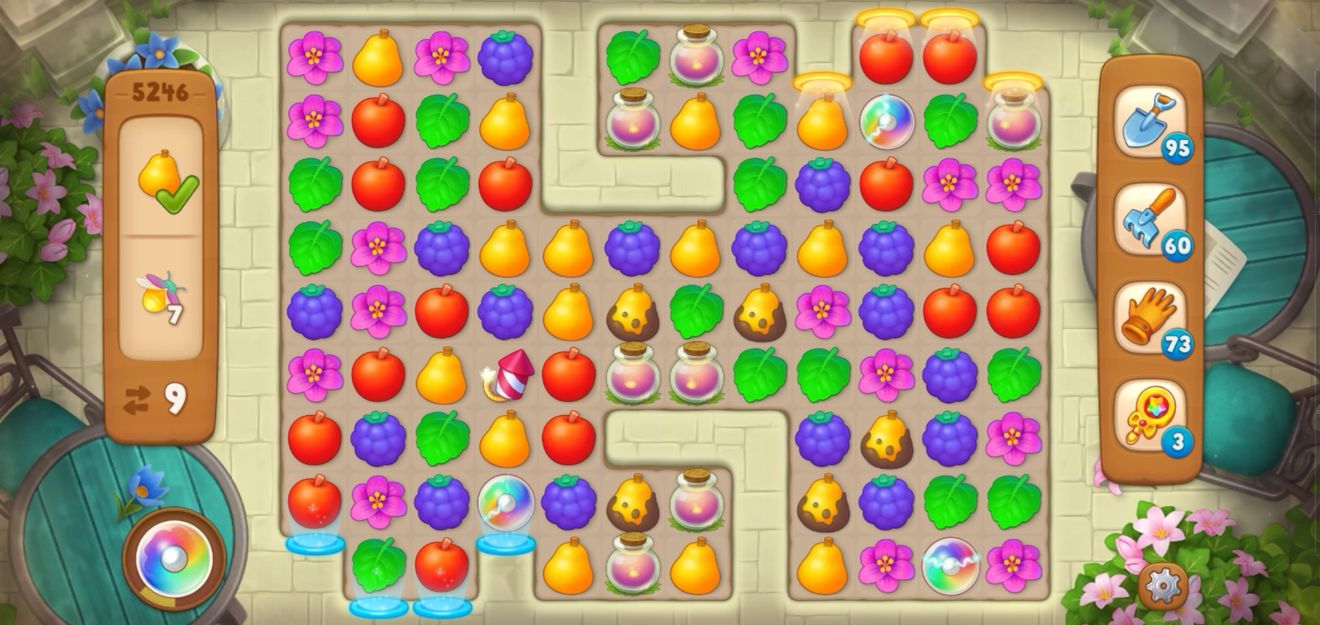Choose the gardening glove booster
The width and height of the screenshot is (1320, 625).
click(x=1150, y=317)
